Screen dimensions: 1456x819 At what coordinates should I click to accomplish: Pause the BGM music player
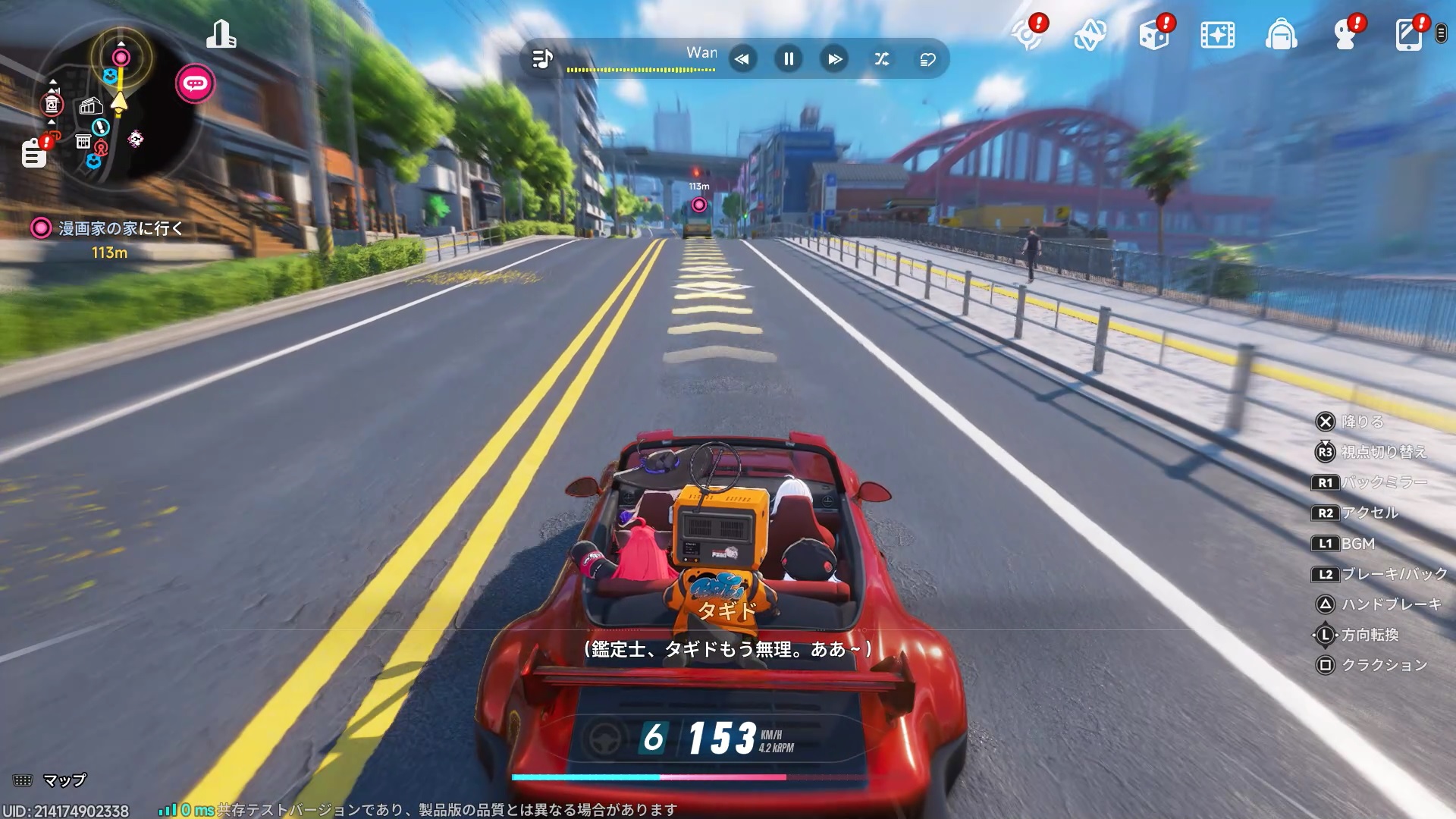(x=789, y=59)
